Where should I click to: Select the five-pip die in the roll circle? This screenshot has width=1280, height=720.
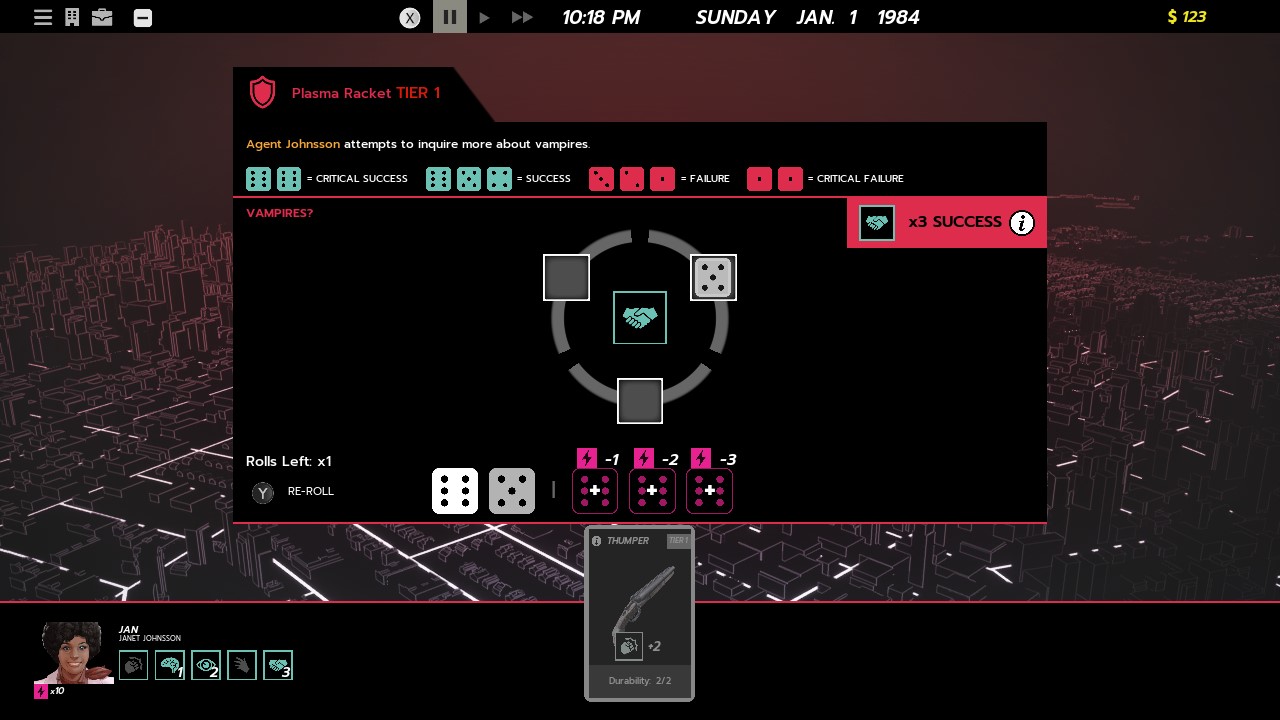(x=713, y=277)
